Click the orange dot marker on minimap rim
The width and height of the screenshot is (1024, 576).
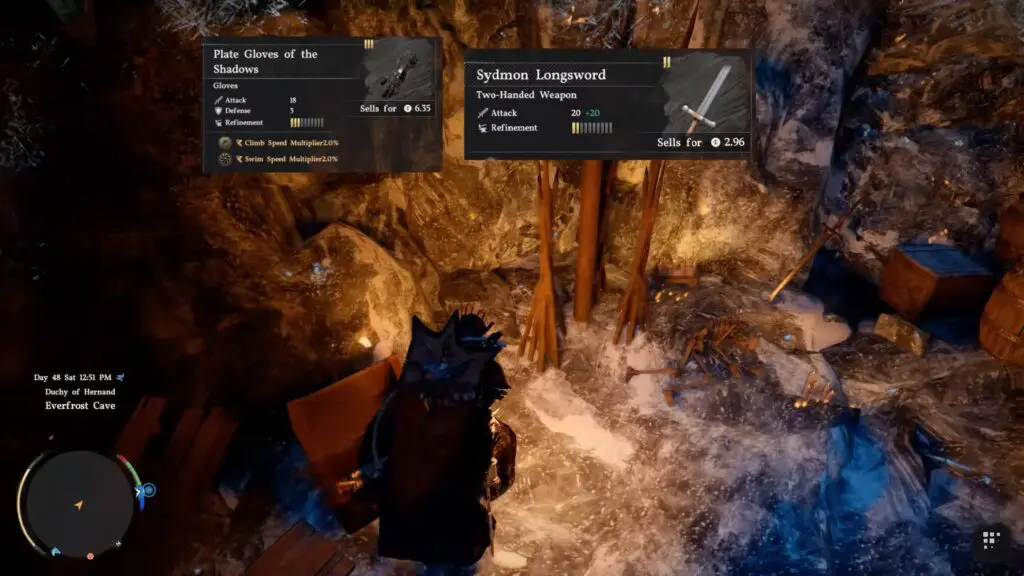tap(90, 555)
